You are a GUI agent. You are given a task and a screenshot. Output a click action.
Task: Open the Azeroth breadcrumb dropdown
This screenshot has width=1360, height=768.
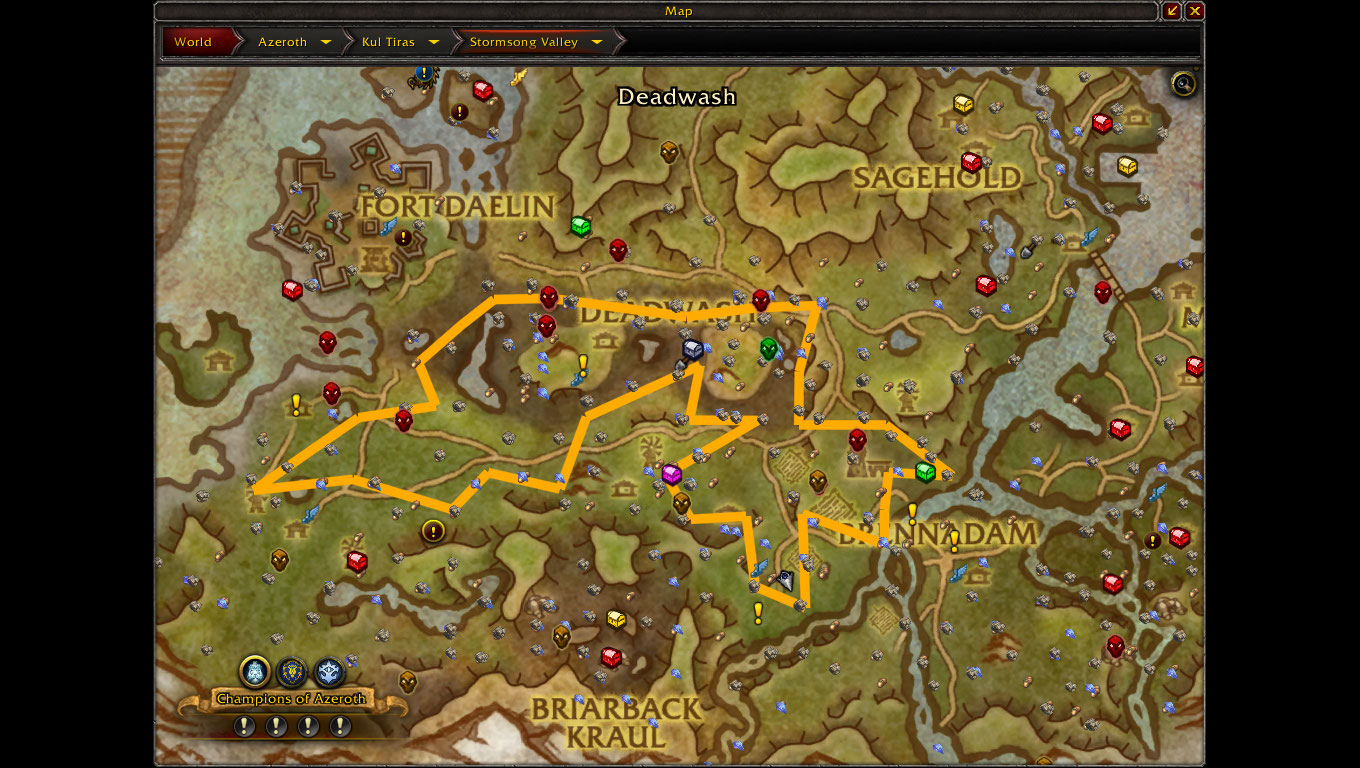pos(326,42)
